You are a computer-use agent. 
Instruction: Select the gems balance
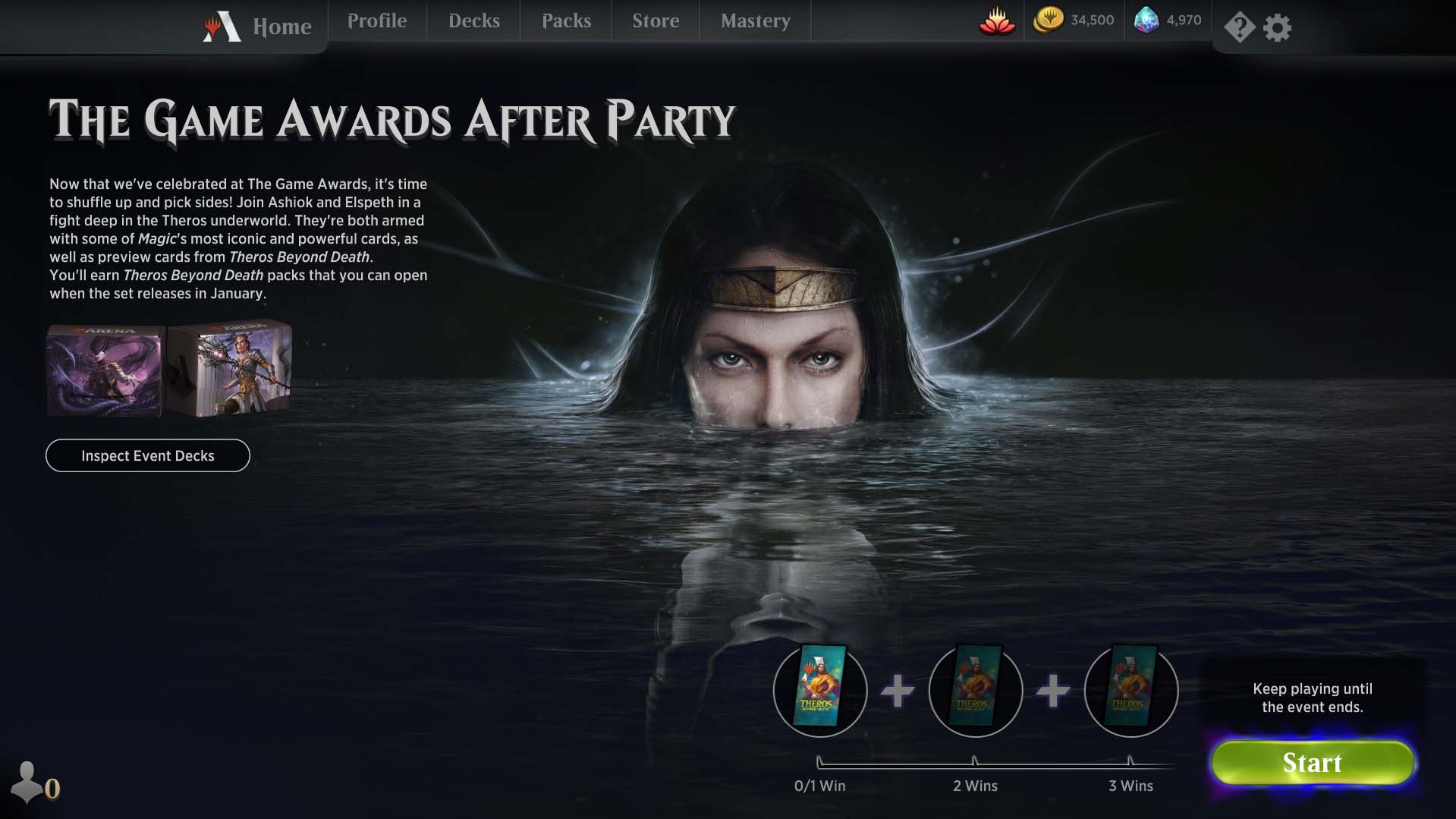point(1168,20)
